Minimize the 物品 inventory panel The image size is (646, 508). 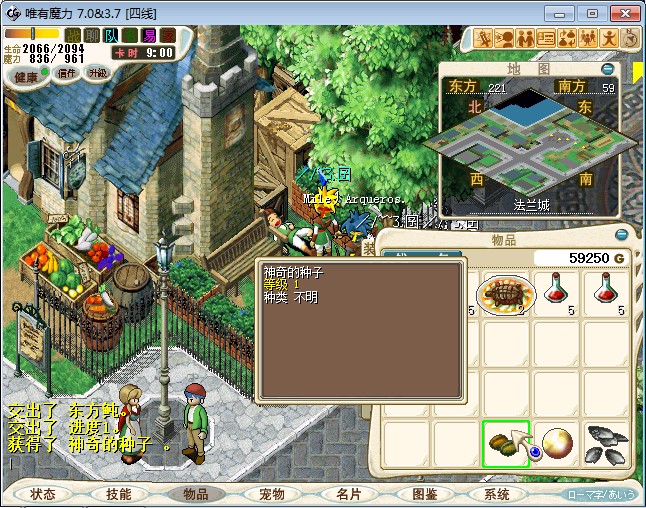tap(621, 235)
